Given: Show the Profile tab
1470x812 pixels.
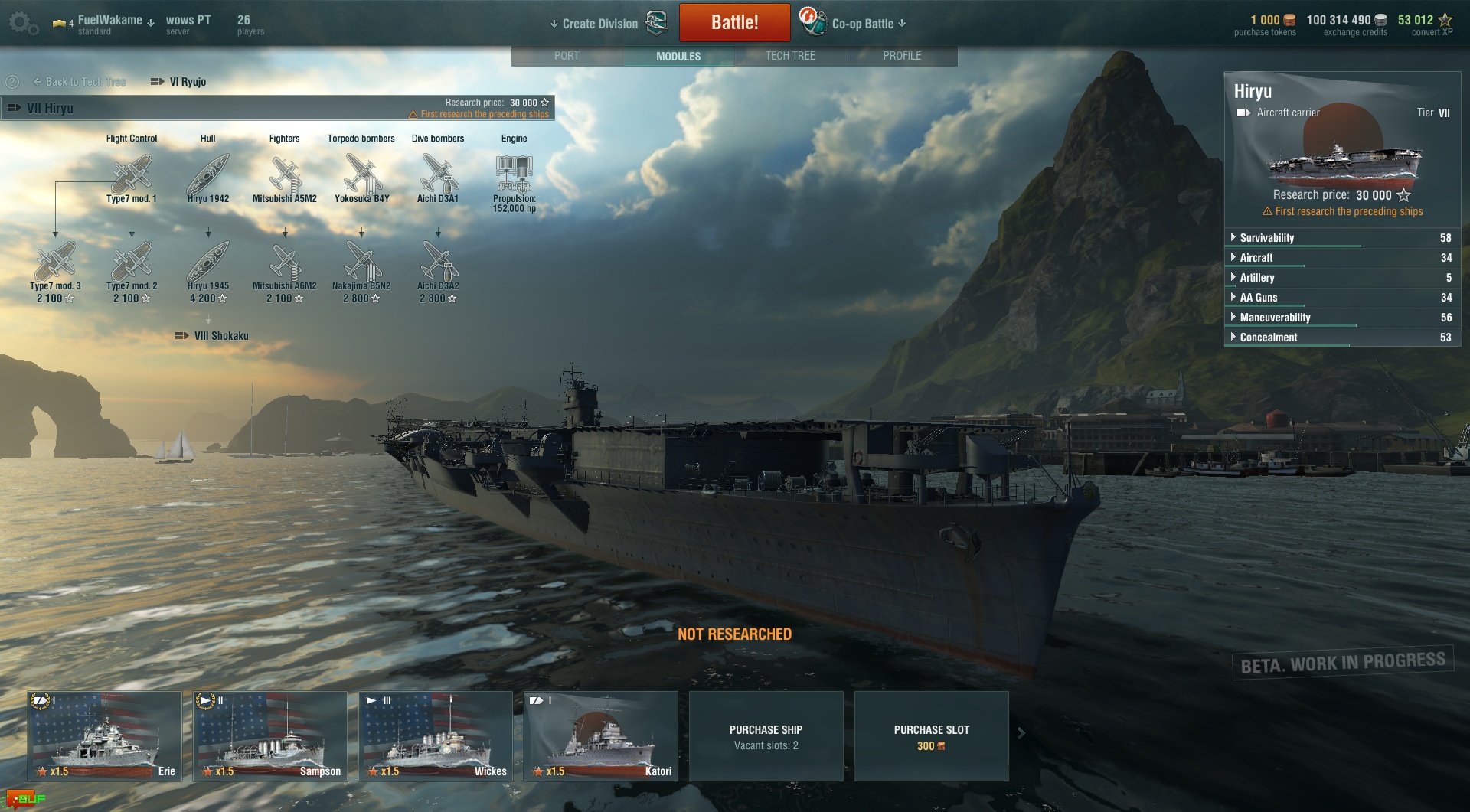Looking at the screenshot, I should pyautogui.click(x=902, y=56).
